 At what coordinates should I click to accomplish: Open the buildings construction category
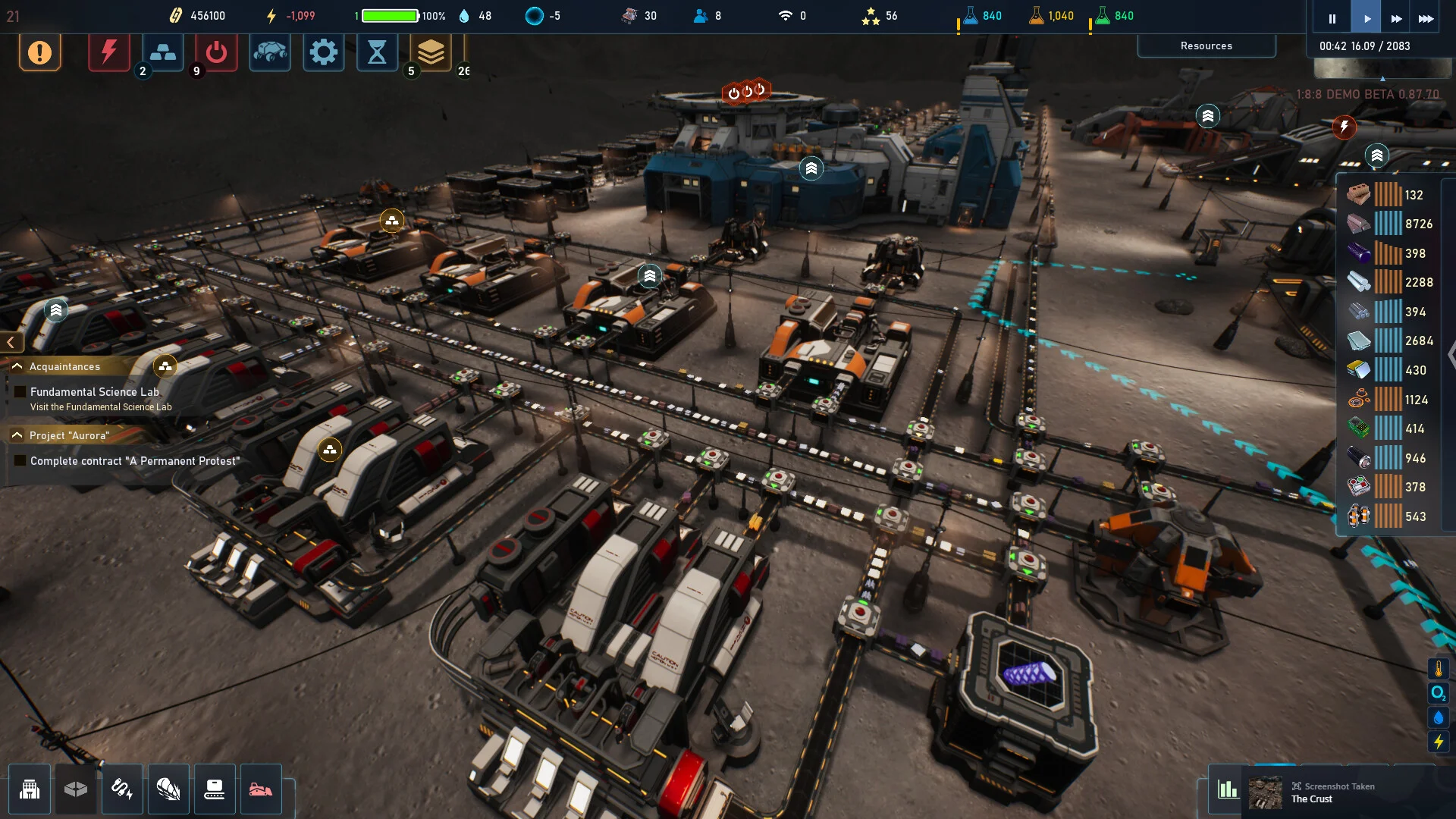tap(30, 789)
